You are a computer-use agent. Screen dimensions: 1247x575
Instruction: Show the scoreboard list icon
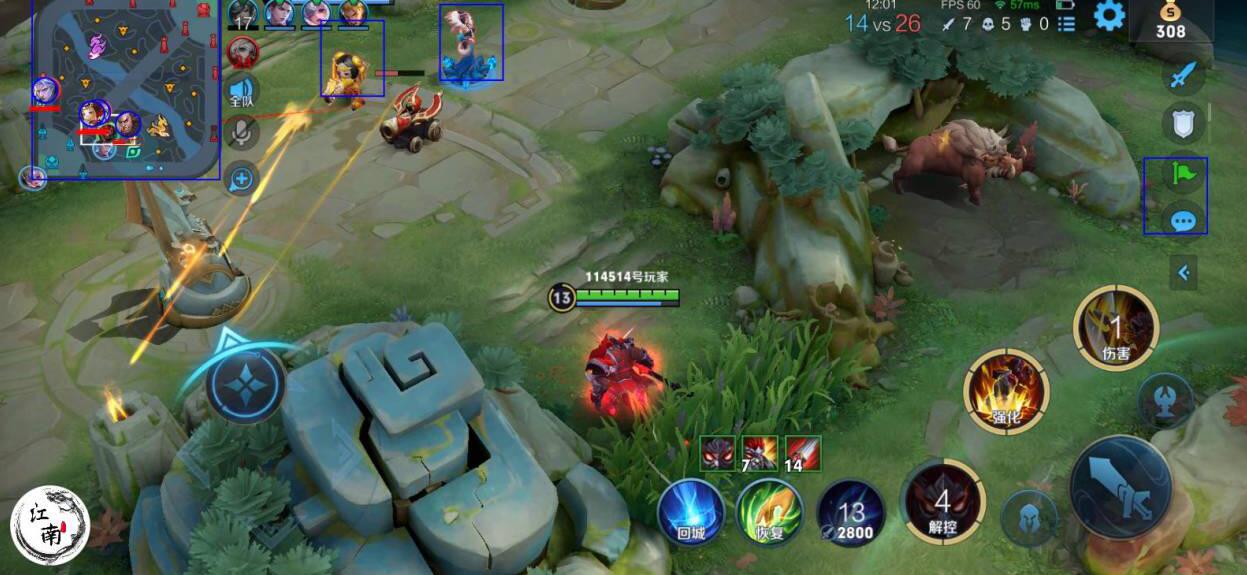click(1067, 24)
